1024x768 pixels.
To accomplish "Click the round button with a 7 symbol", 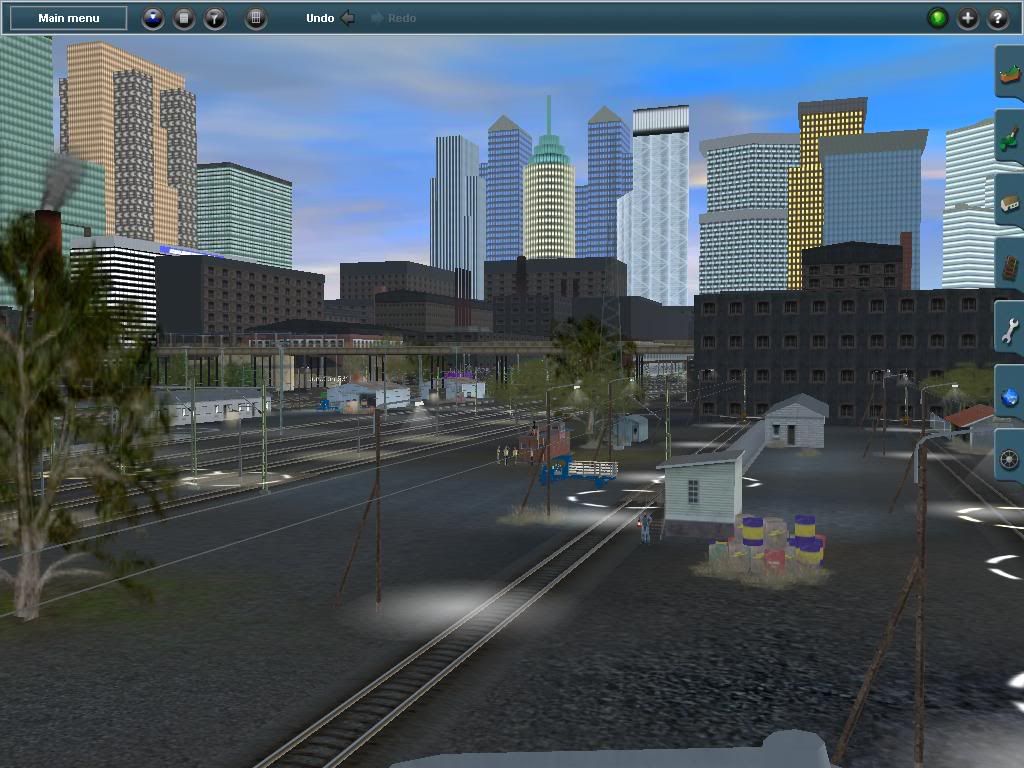I will [215, 18].
